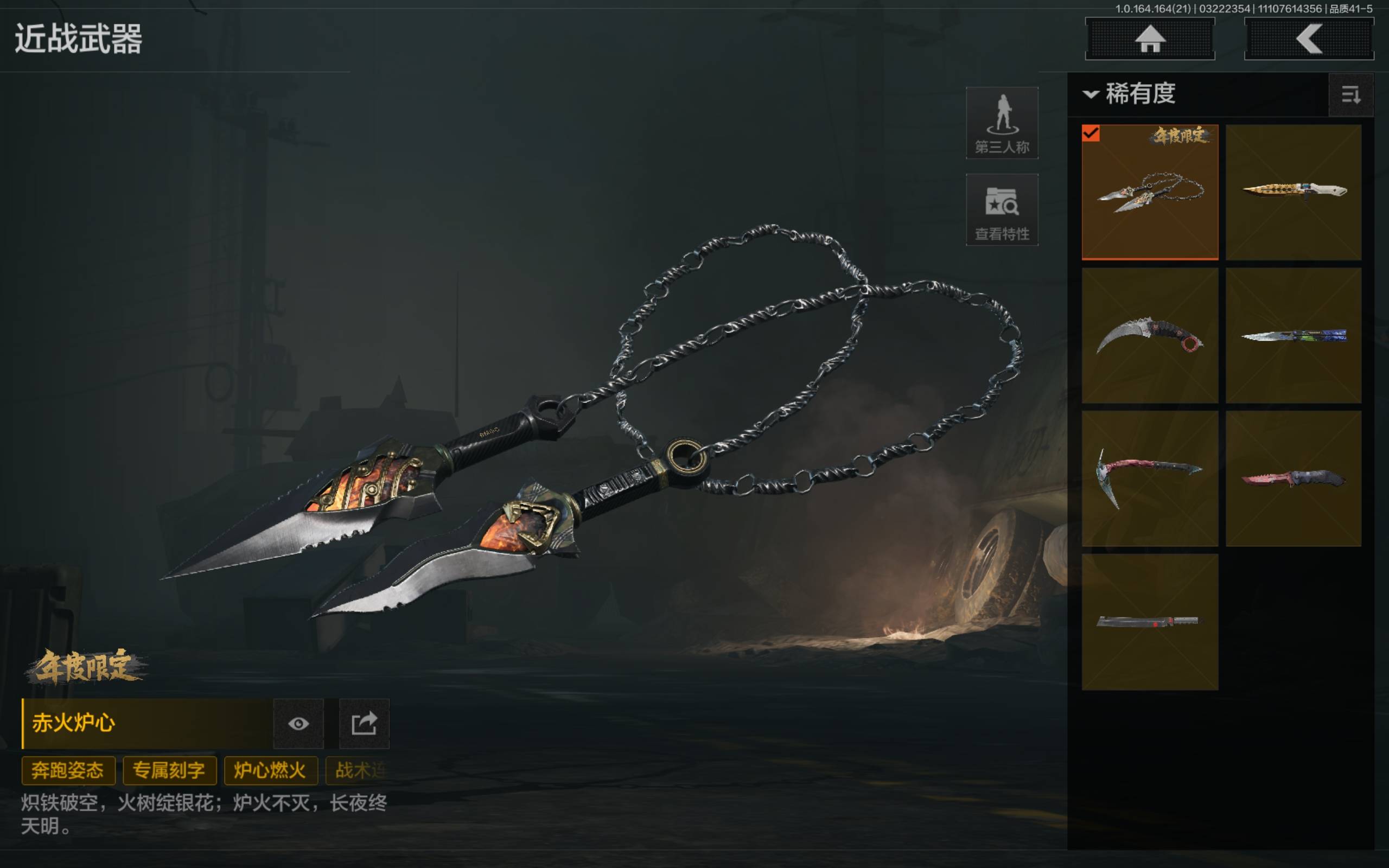View the 专属刻字 trait tag
Viewport: 1389px width, 868px height.
(169, 770)
